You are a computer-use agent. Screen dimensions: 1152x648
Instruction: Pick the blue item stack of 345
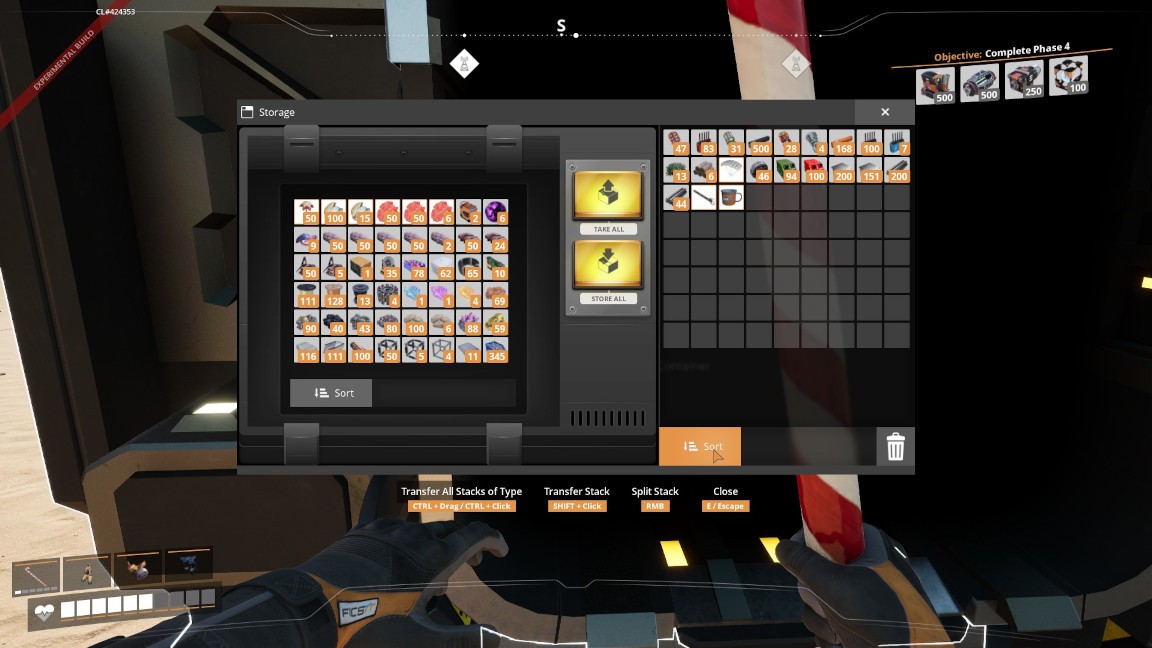(x=496, y=351)
